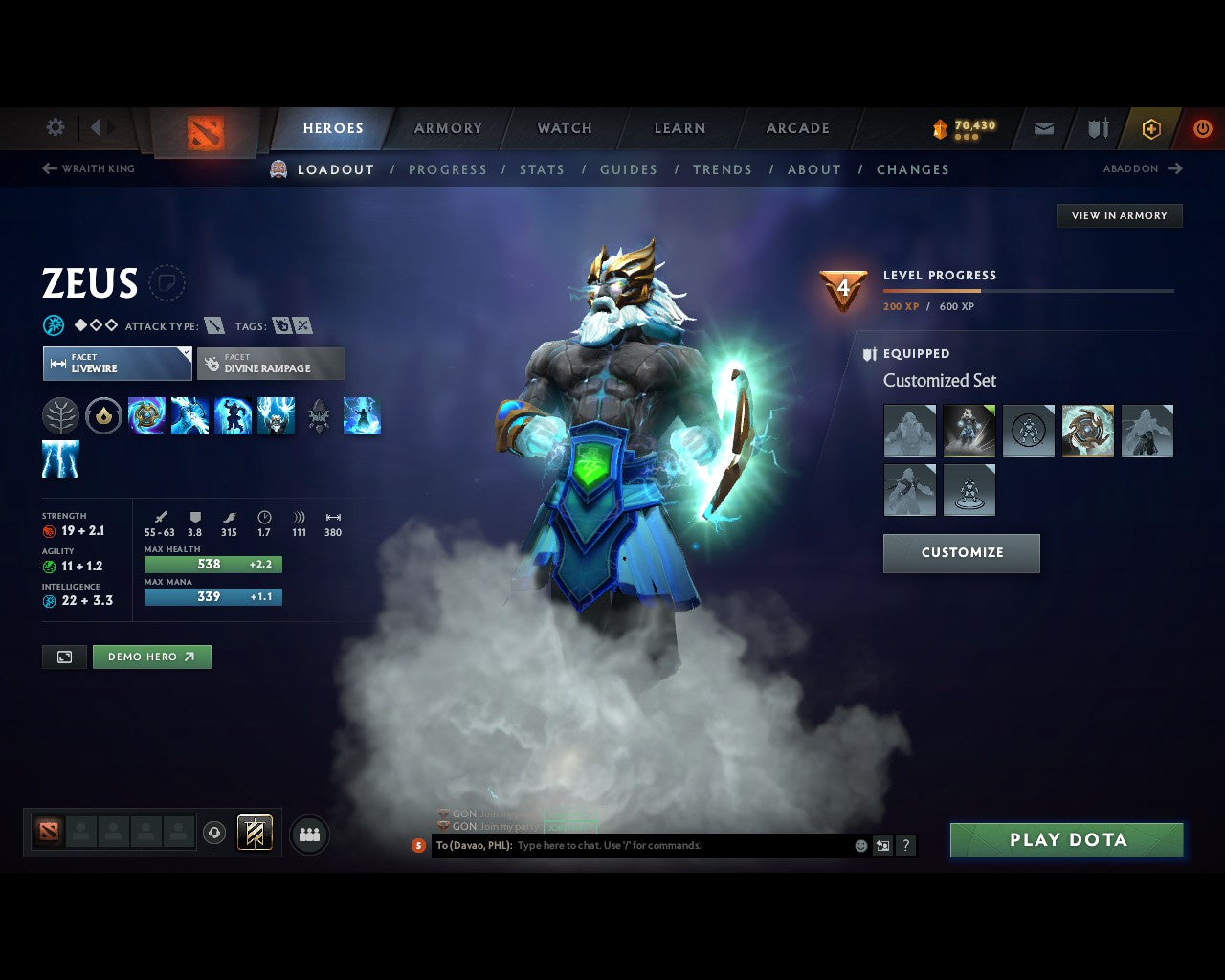Switch to the Divine Rampage facet
The width and height of the screenshot is (1225, 980).
click(271, 364)
